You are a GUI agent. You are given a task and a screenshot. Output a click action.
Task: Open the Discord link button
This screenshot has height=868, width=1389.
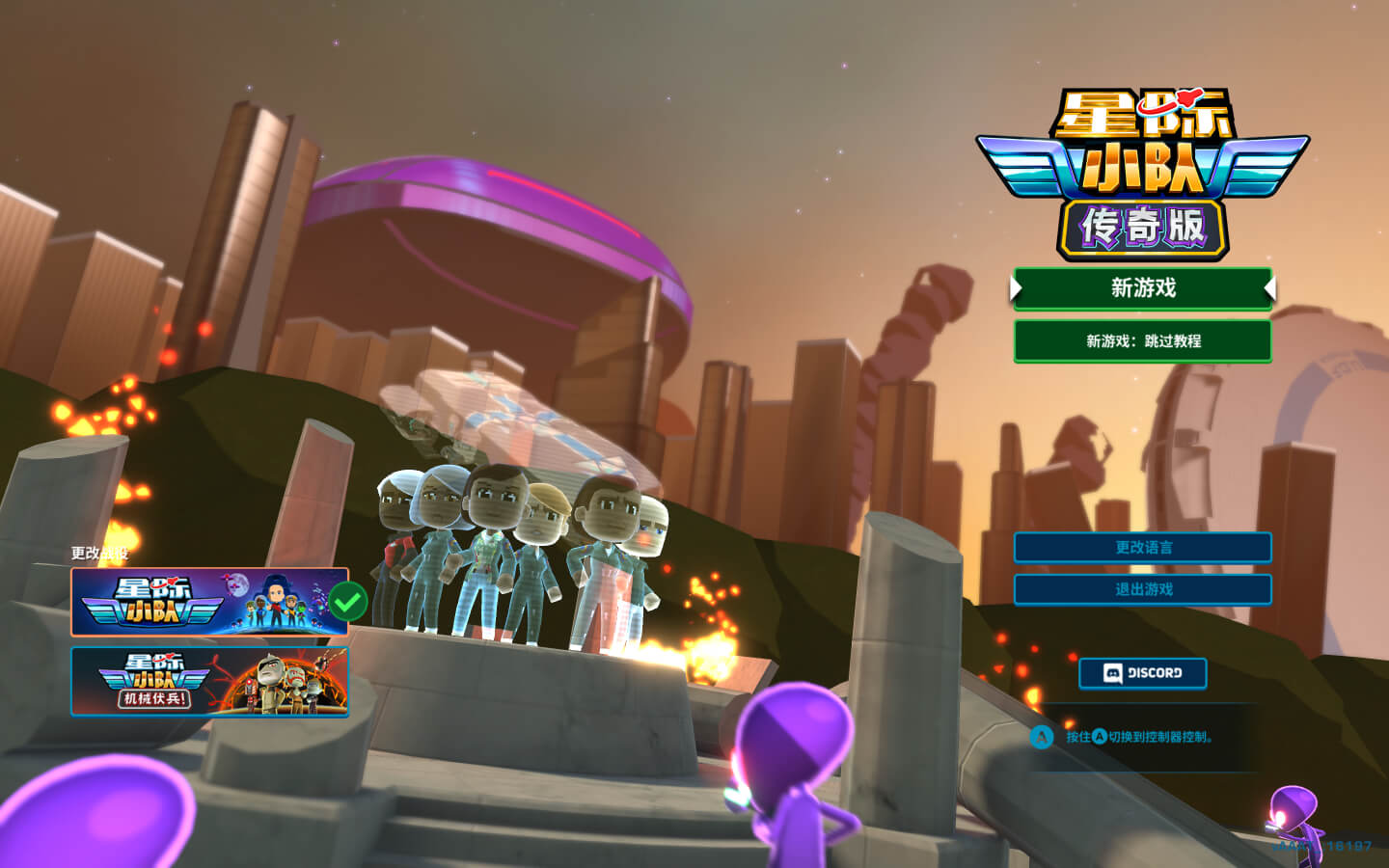pos(1142,673)
